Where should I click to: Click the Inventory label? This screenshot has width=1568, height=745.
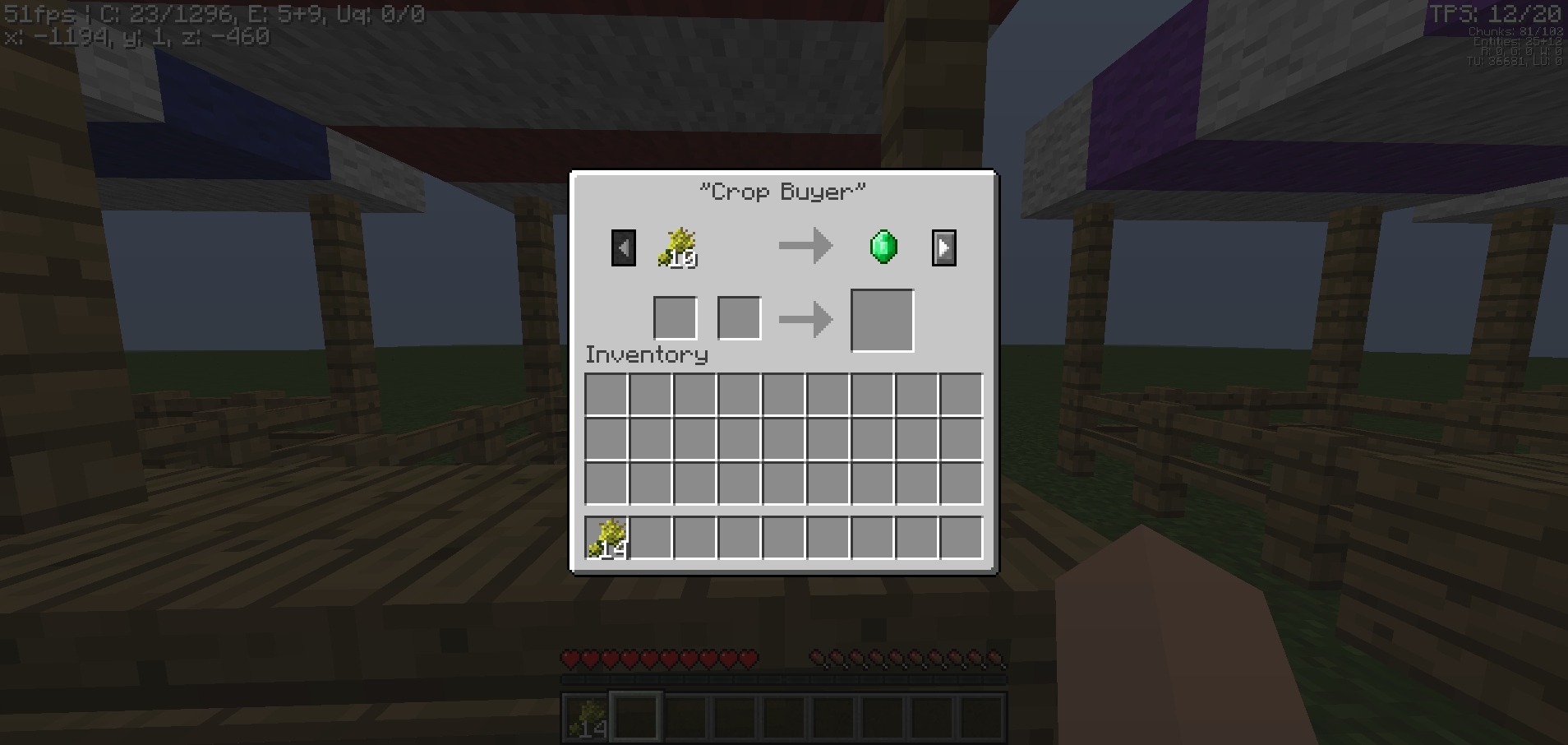click(x=646, y=354)
